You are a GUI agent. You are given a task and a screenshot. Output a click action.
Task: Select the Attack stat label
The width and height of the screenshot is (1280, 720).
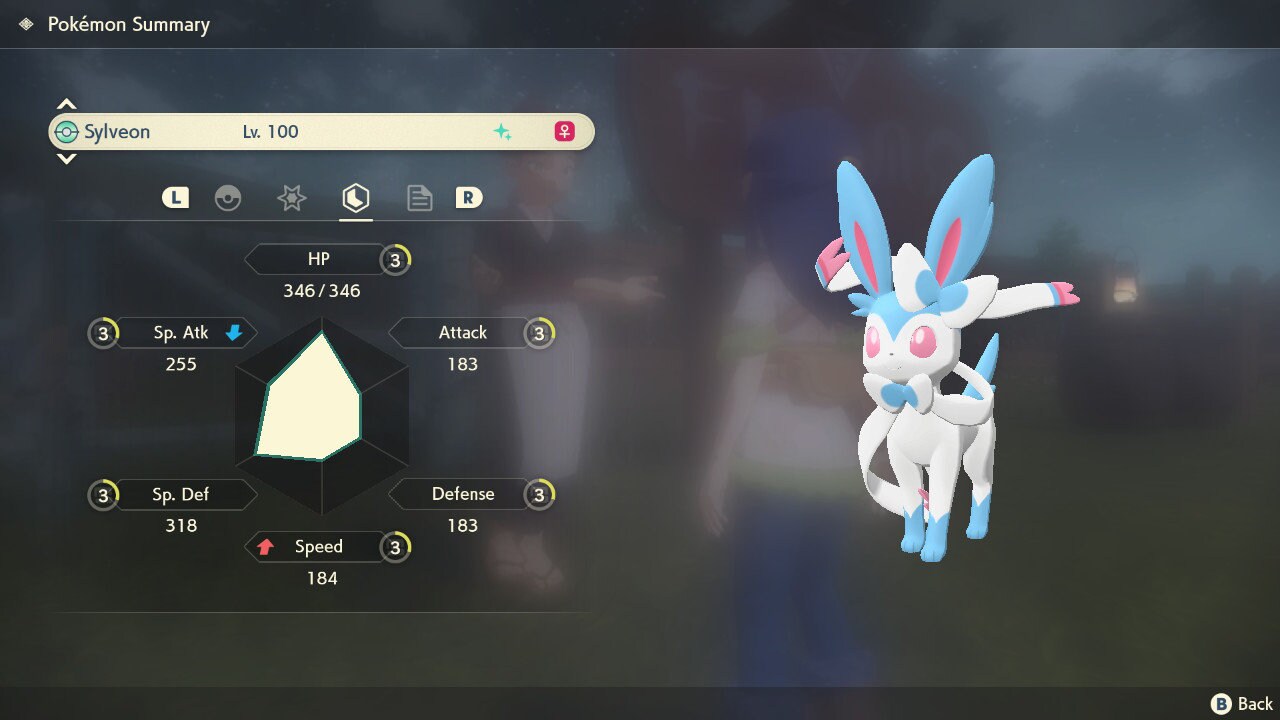461,333
